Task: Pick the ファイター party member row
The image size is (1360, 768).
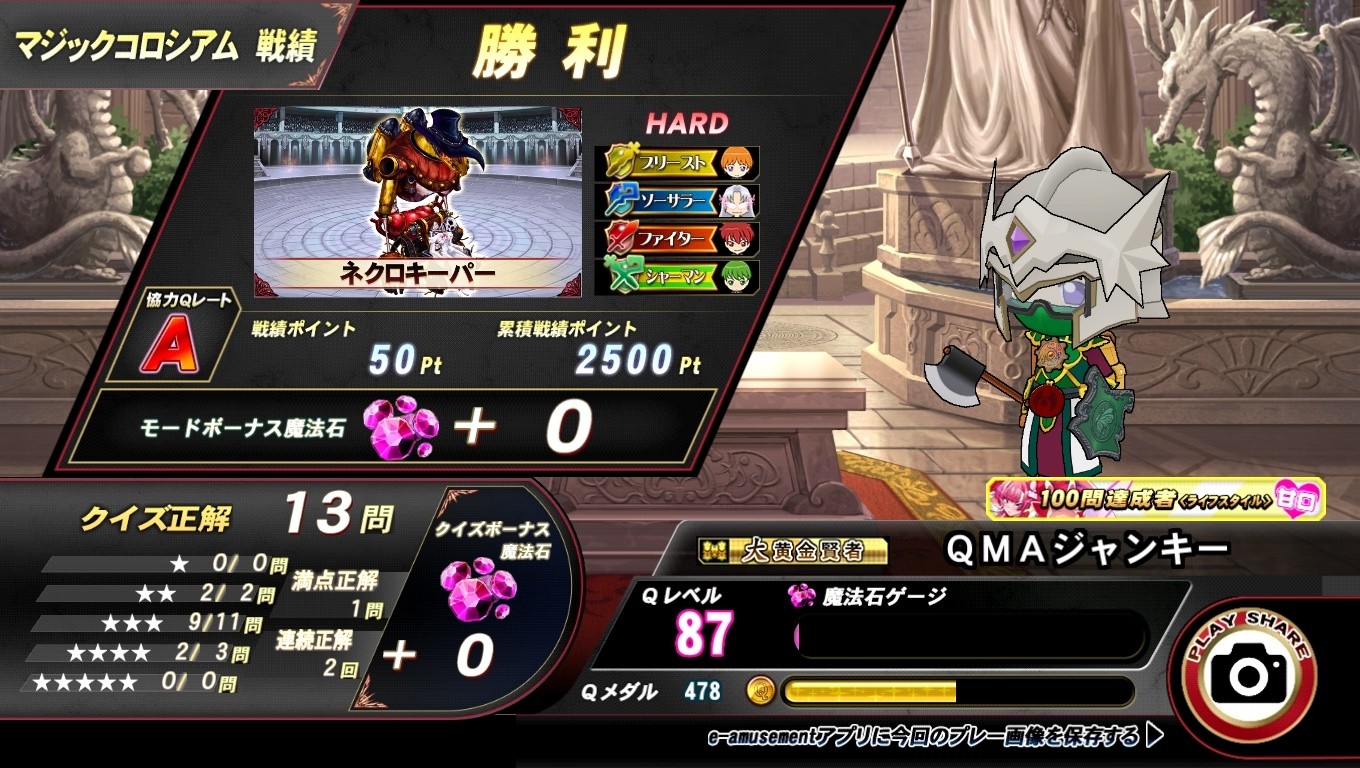Action: (x=677, y=239)
